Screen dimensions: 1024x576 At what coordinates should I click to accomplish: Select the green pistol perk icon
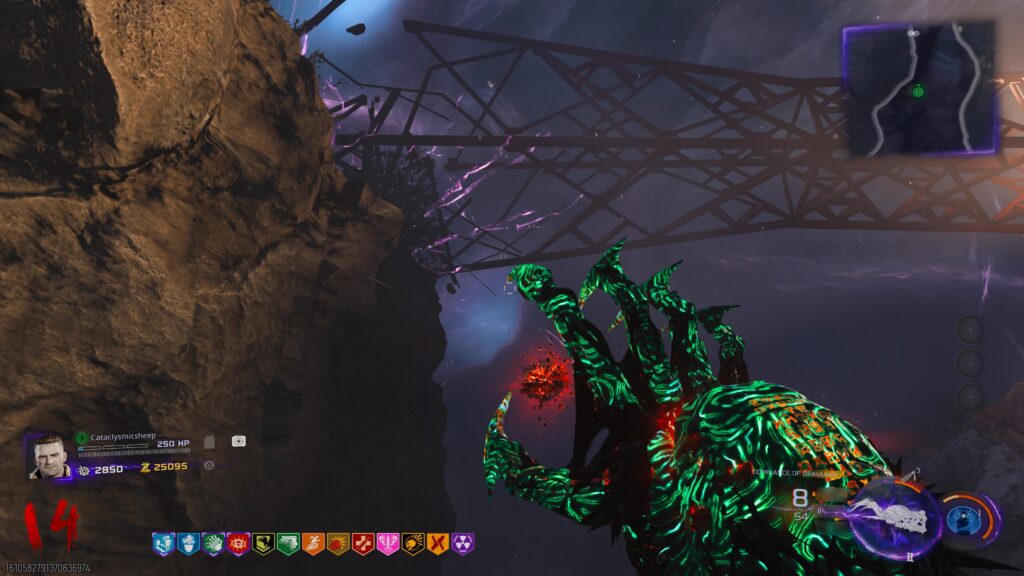click(288, 543)
